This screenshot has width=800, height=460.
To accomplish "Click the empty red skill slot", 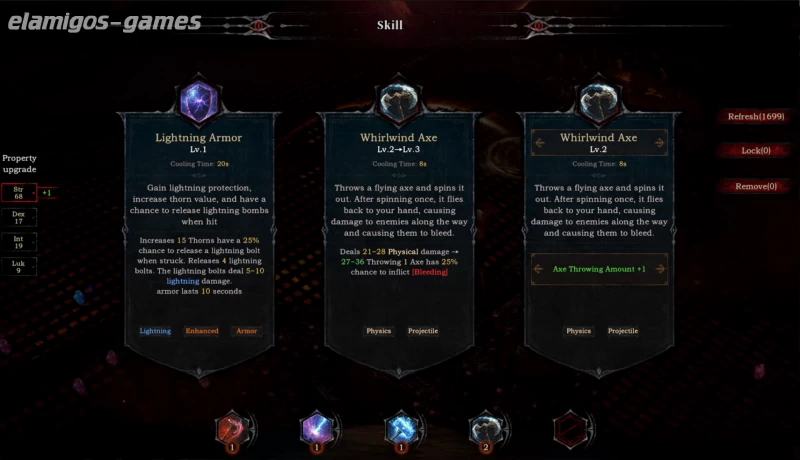I will (x=569, y=428).
